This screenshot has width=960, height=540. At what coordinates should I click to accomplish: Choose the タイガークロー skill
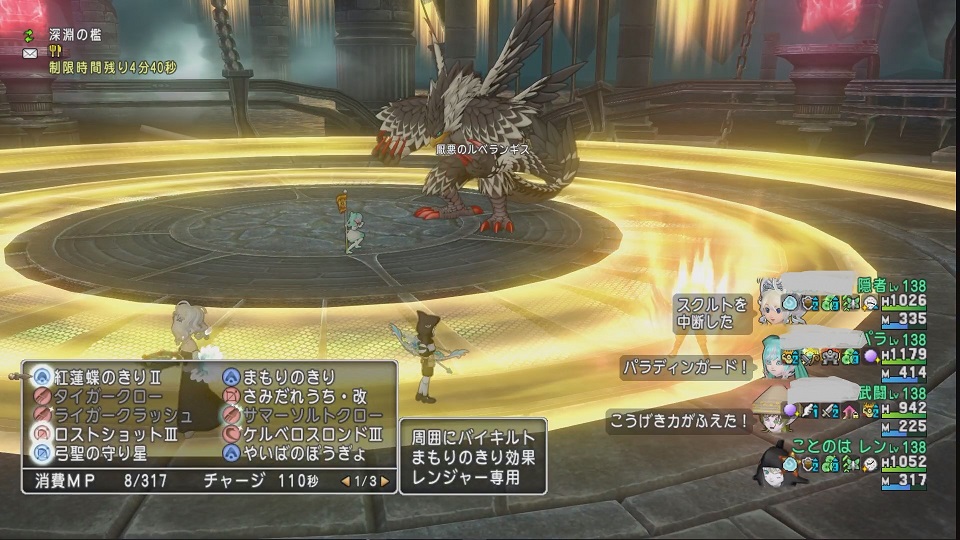pos(104,396)
